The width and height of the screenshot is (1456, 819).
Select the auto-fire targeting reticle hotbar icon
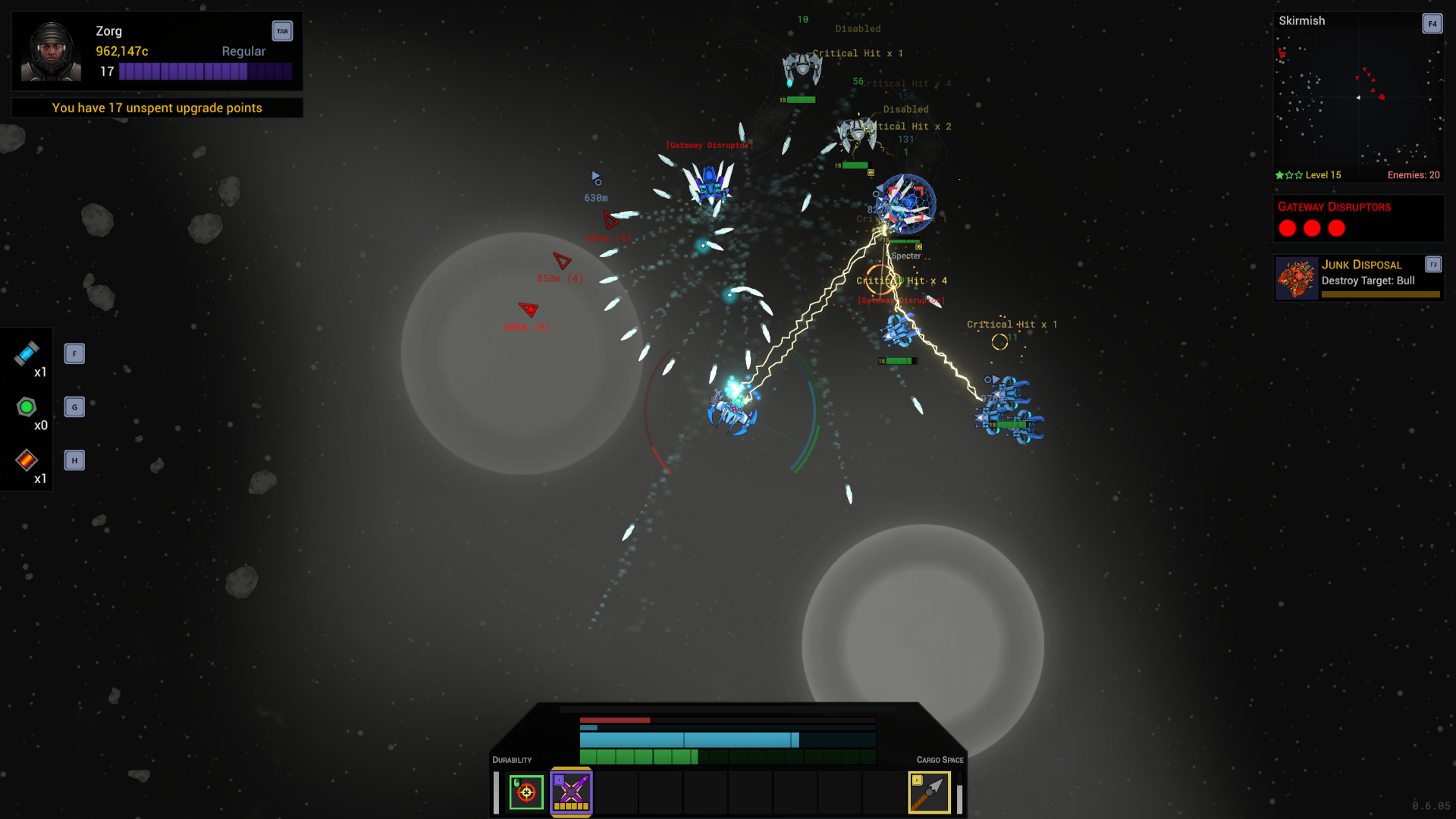tap(526, 792)
